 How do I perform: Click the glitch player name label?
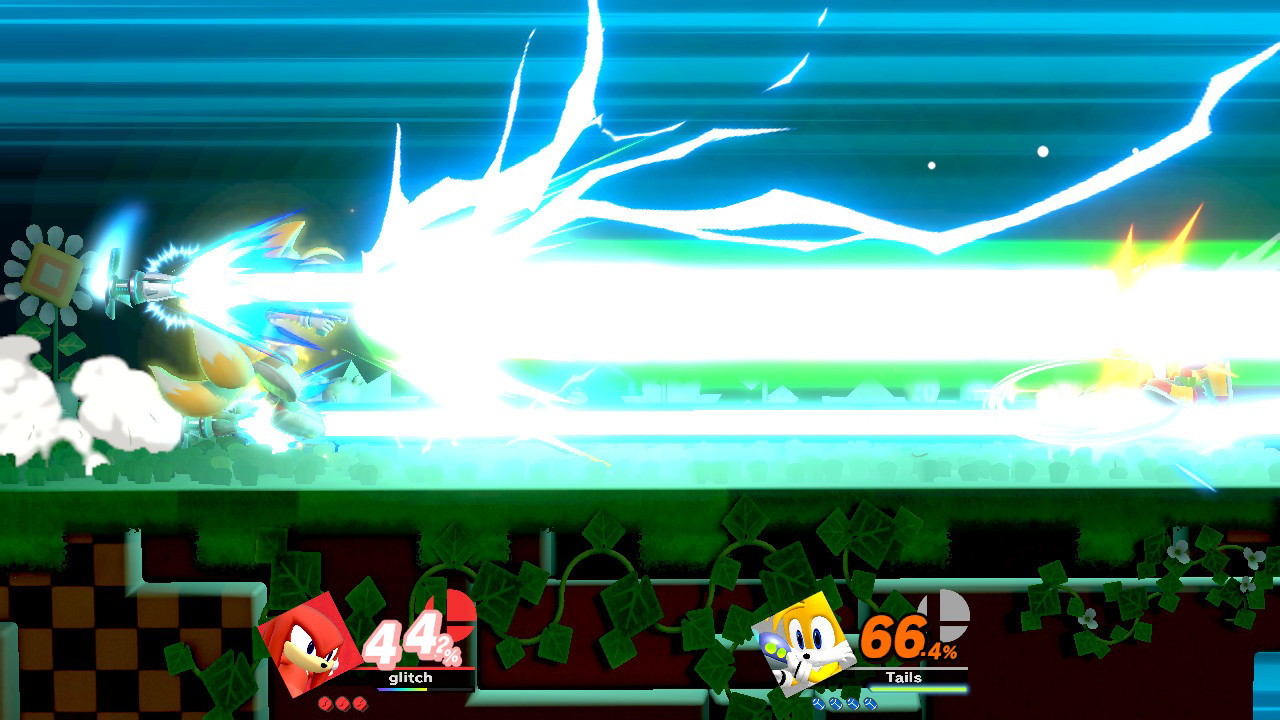(410, 678)
